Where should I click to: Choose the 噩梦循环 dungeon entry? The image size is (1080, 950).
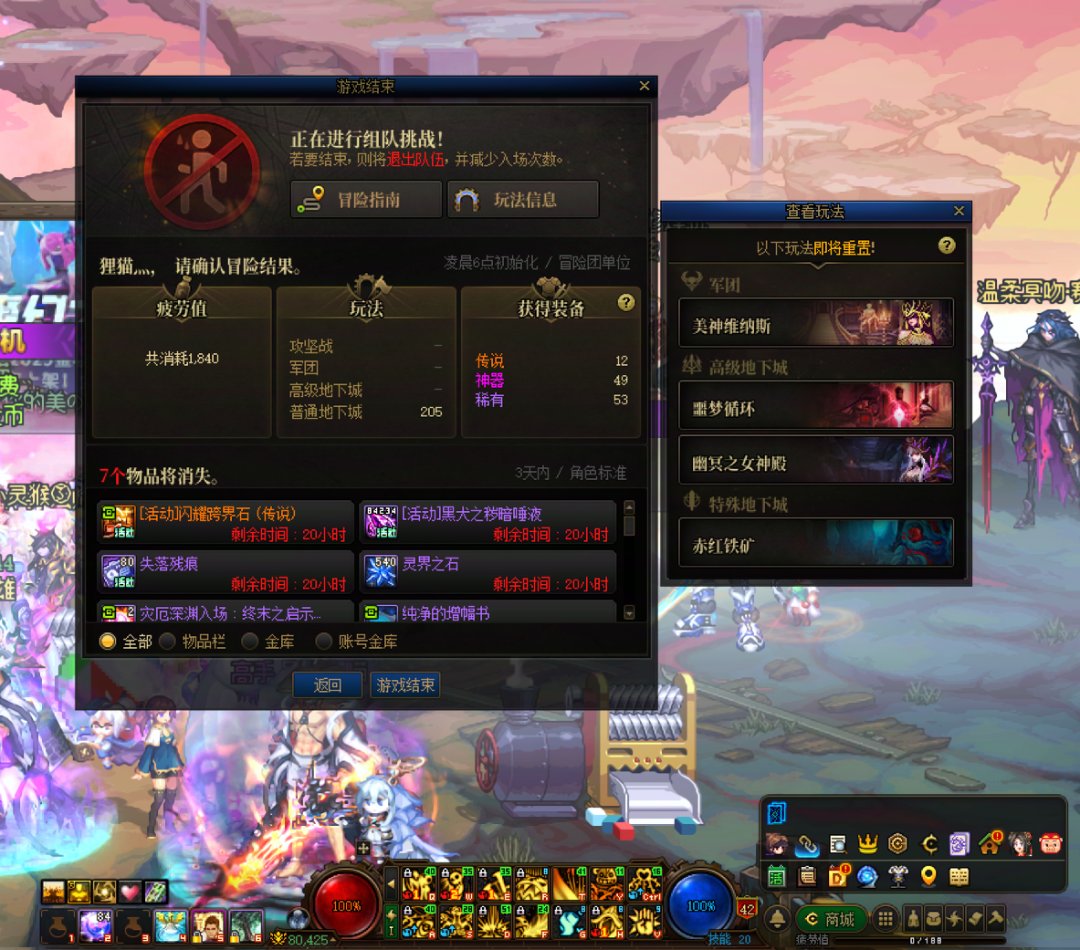815,406
